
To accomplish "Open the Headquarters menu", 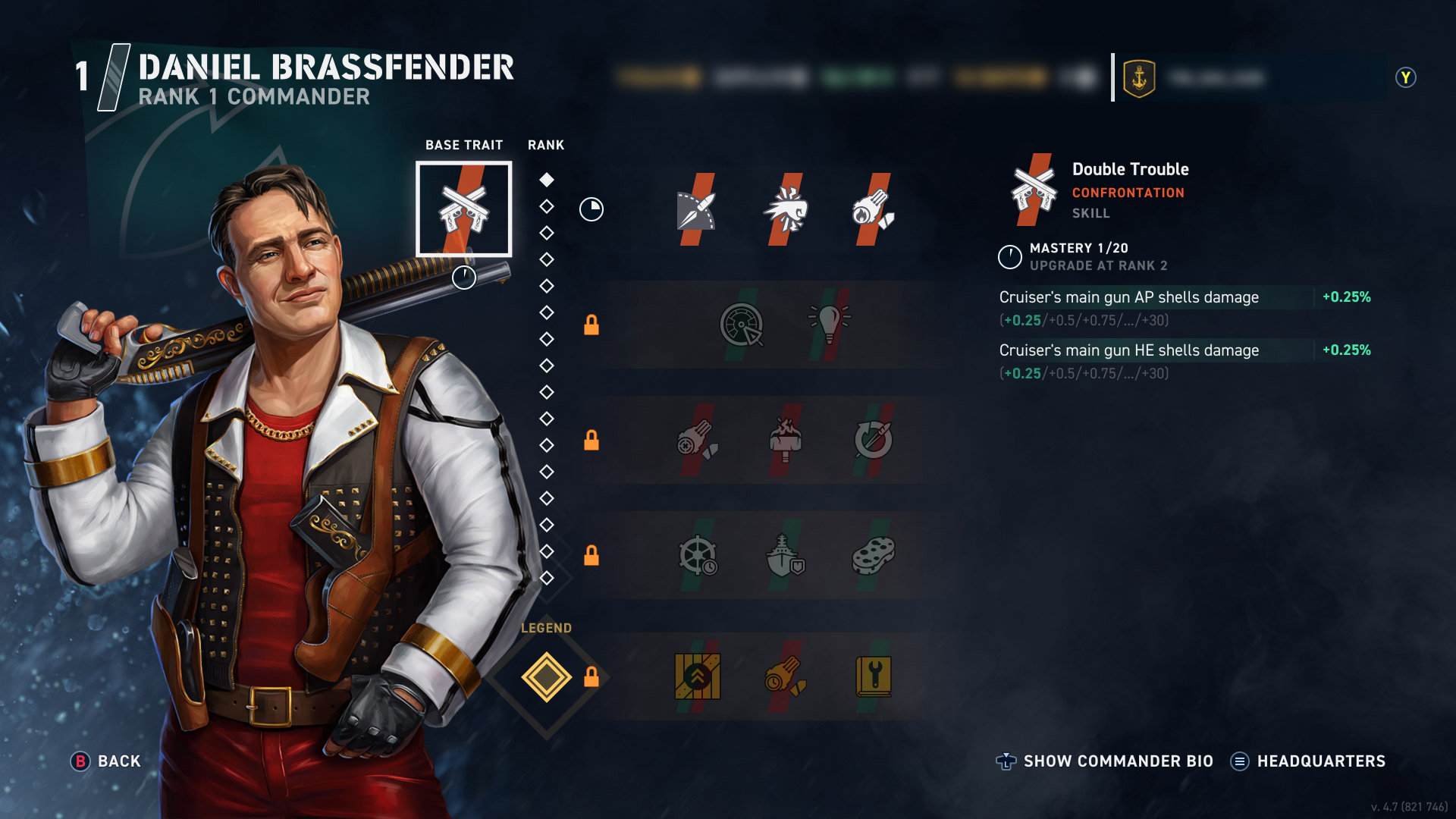I will [1308, 761].
